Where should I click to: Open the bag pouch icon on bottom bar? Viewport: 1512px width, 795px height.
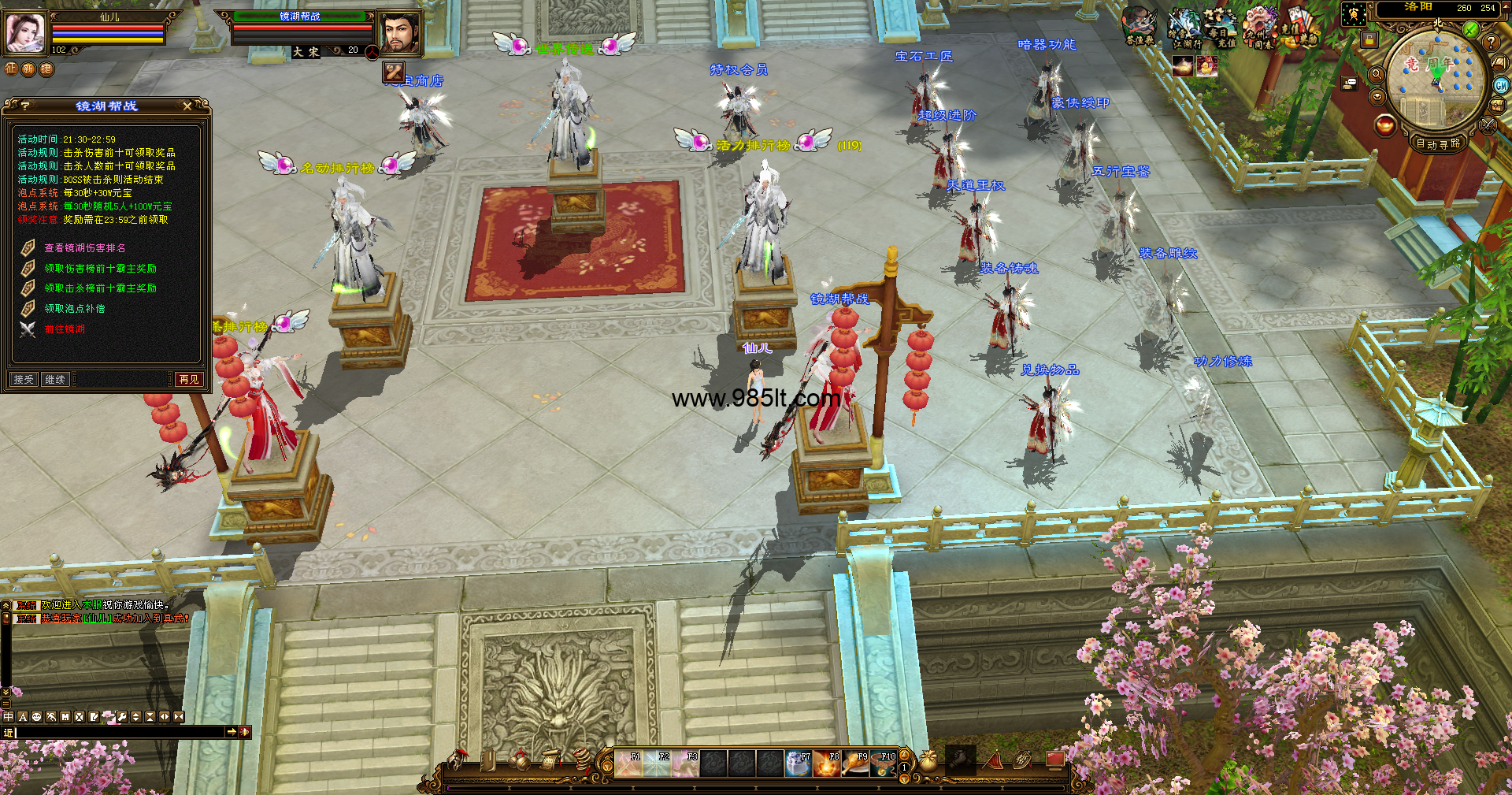pyautogui.click(x=928, y=761)
